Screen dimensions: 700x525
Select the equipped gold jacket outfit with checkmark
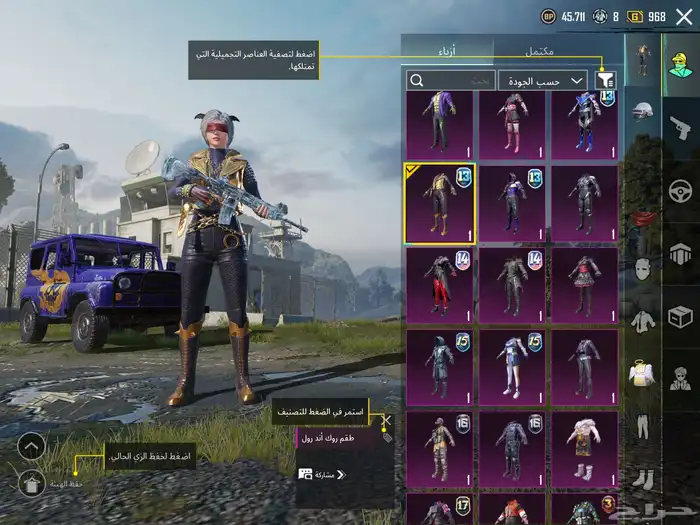439,203
